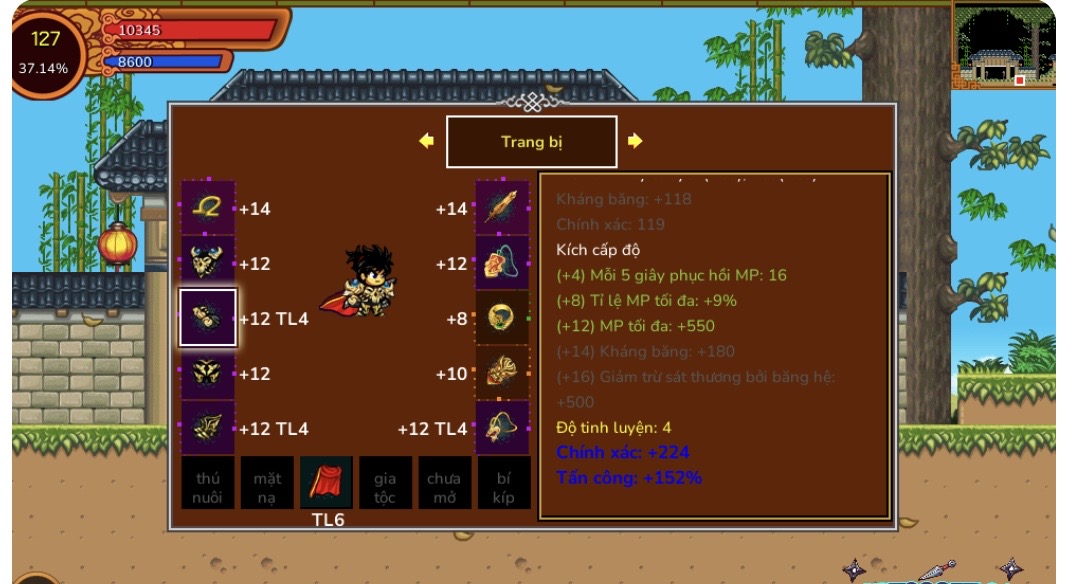Choose the golden belt +12 slot

pos(208,373)
